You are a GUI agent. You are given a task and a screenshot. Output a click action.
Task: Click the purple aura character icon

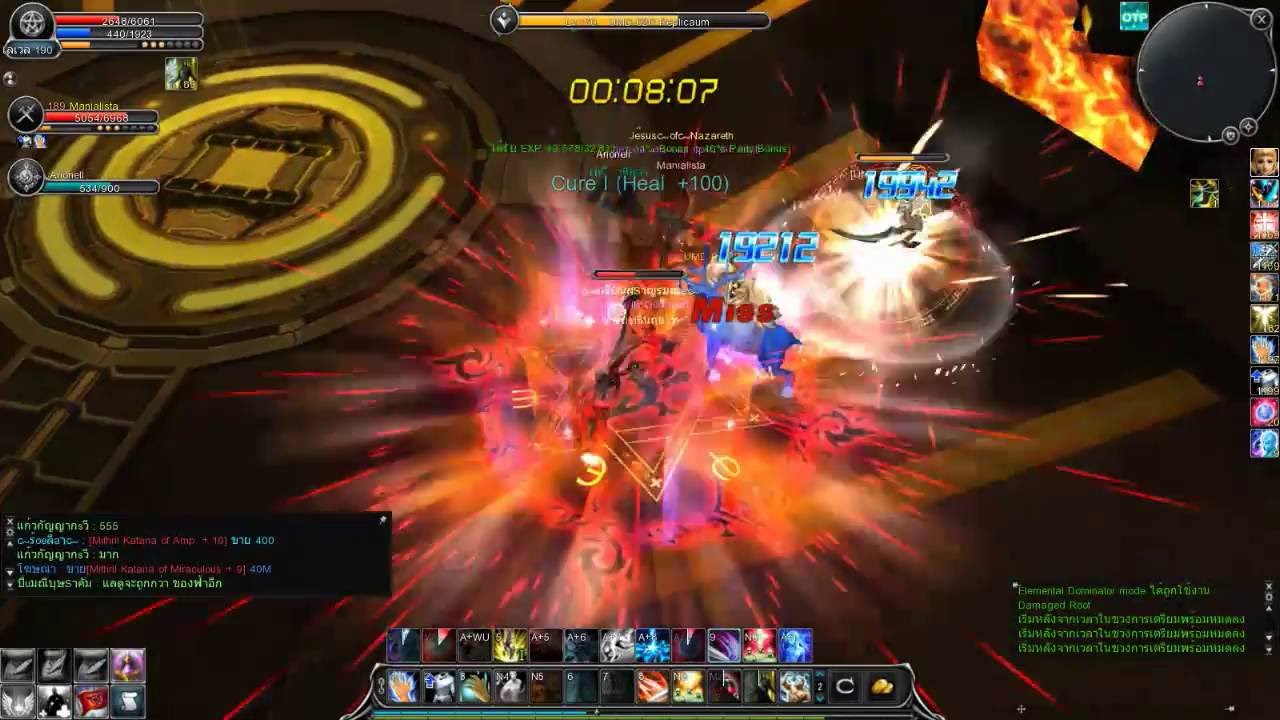(x=127, y=665)
